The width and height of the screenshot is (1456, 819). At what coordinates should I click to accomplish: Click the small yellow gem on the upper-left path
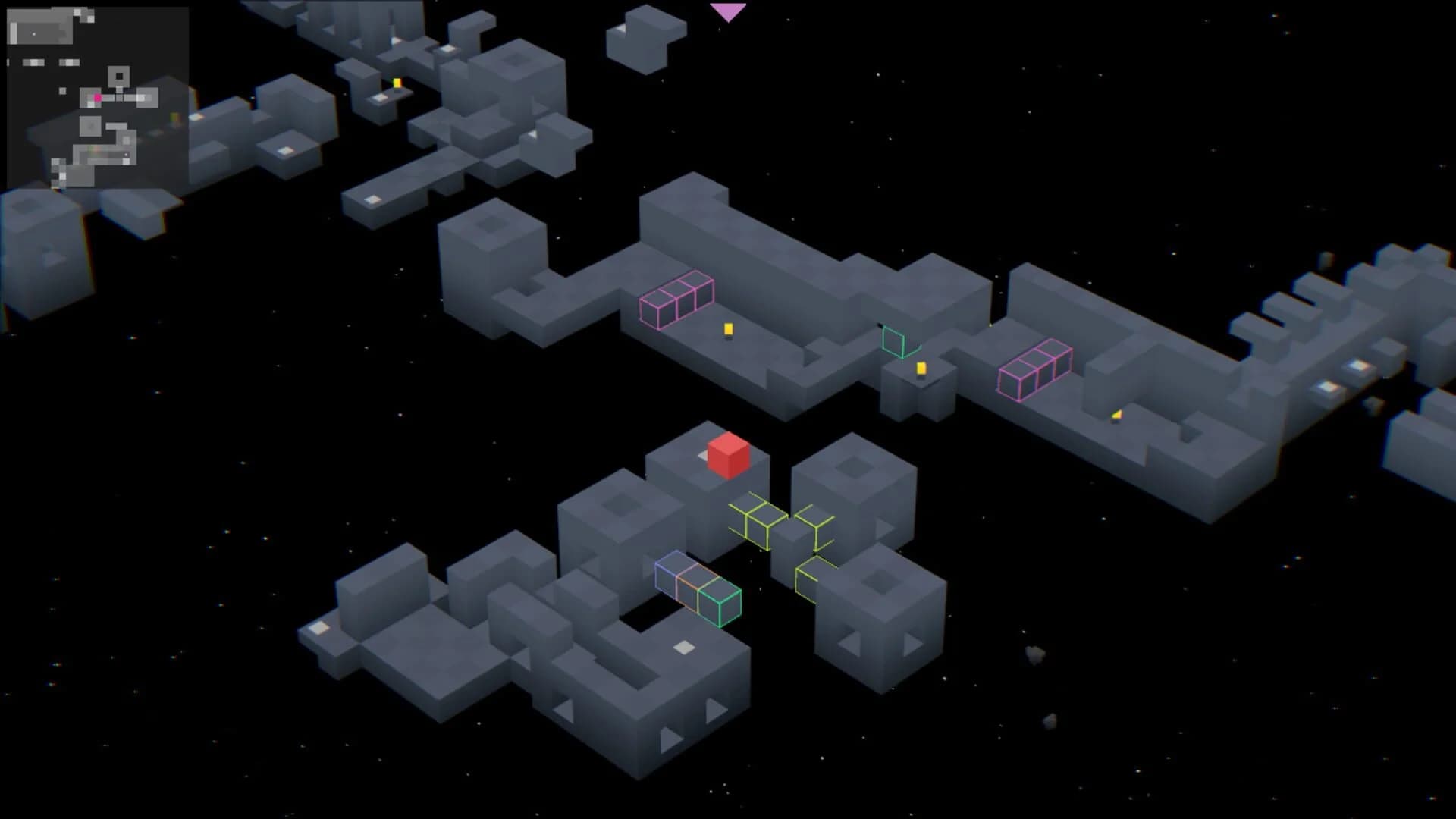(x=396, y=82)
